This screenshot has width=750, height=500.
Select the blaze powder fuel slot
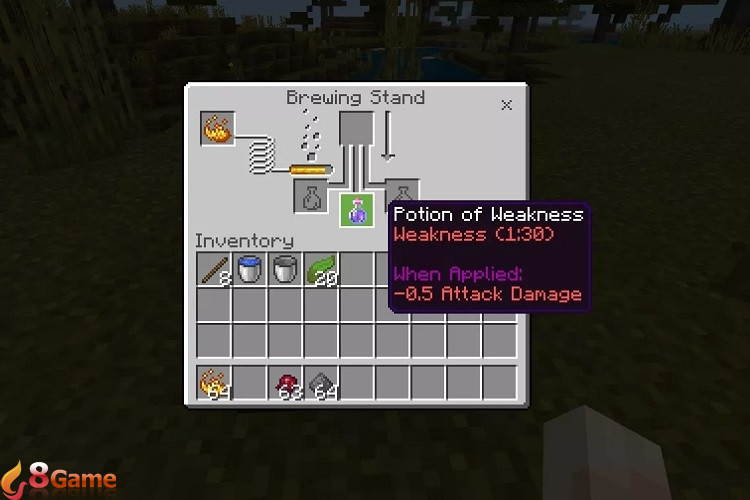point(217,128)
